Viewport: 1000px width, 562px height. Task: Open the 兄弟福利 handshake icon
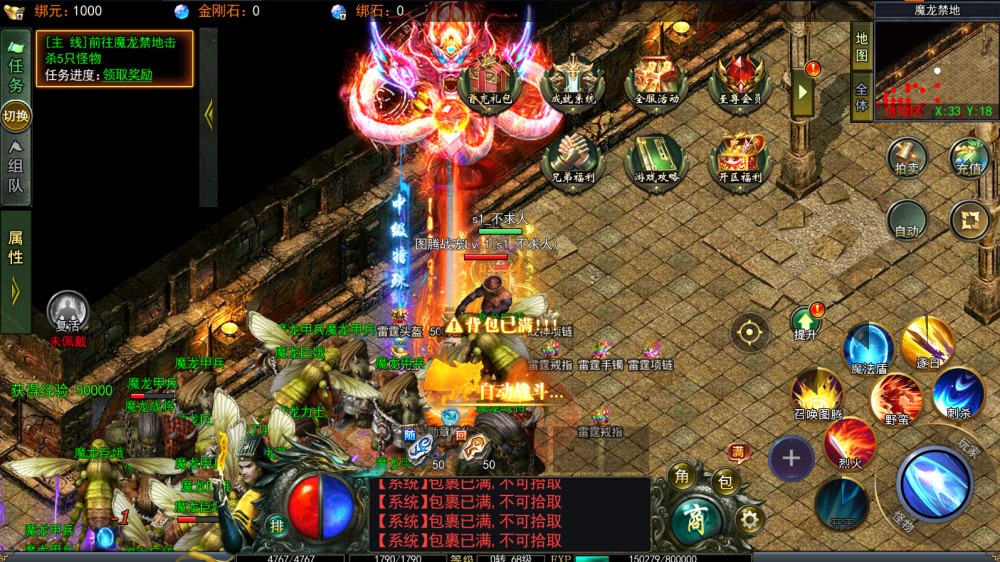point(571,160)
